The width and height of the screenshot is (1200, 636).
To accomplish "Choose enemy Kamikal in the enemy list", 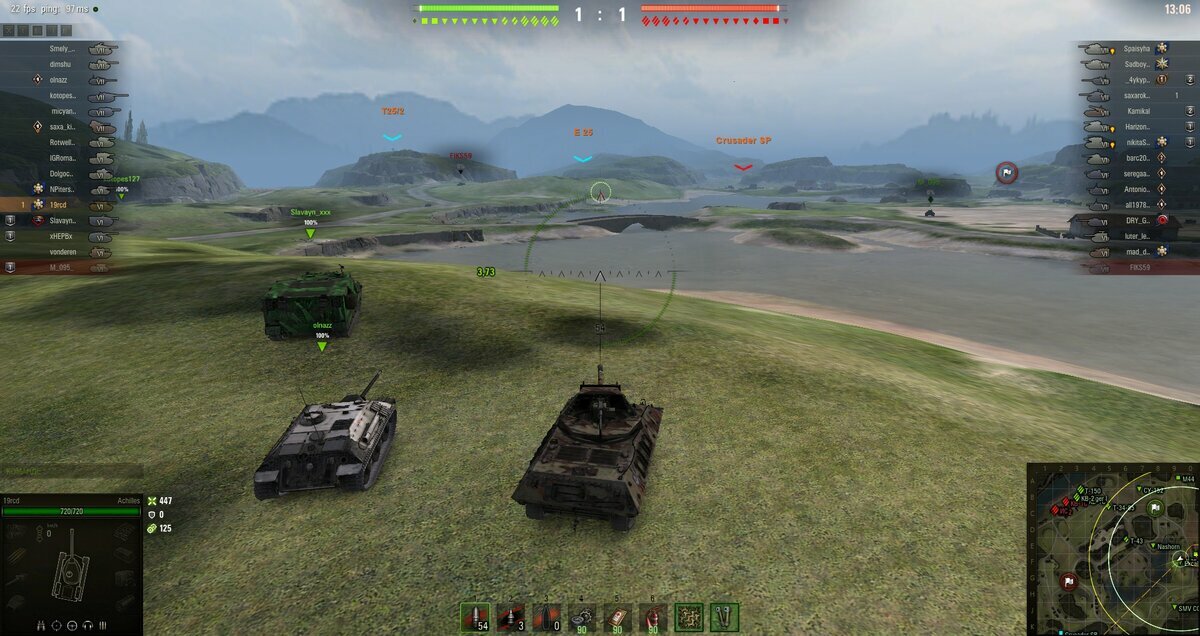I will pyautogui.click(x=1136, y=111).
